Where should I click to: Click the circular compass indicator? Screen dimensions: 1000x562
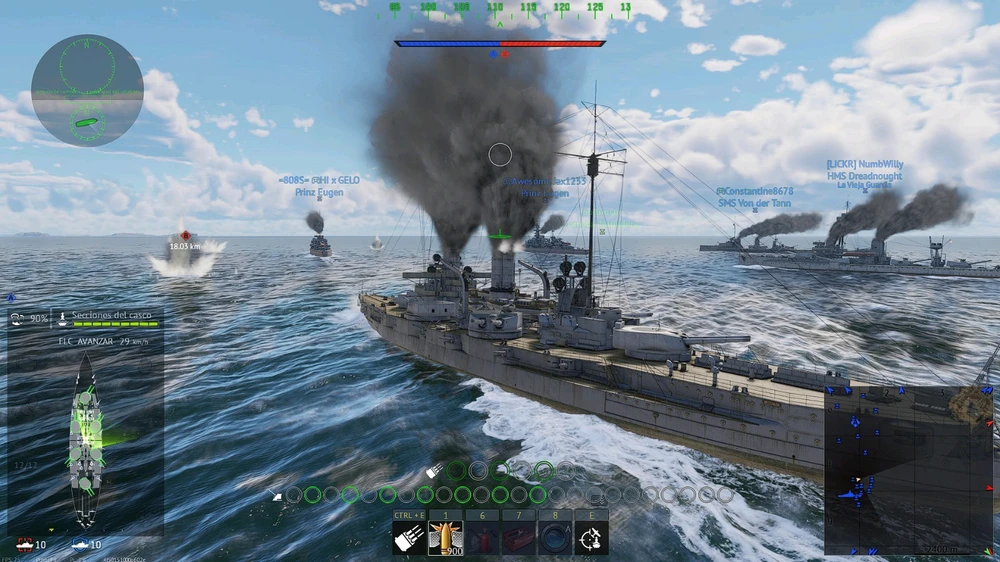click(87, 90)
